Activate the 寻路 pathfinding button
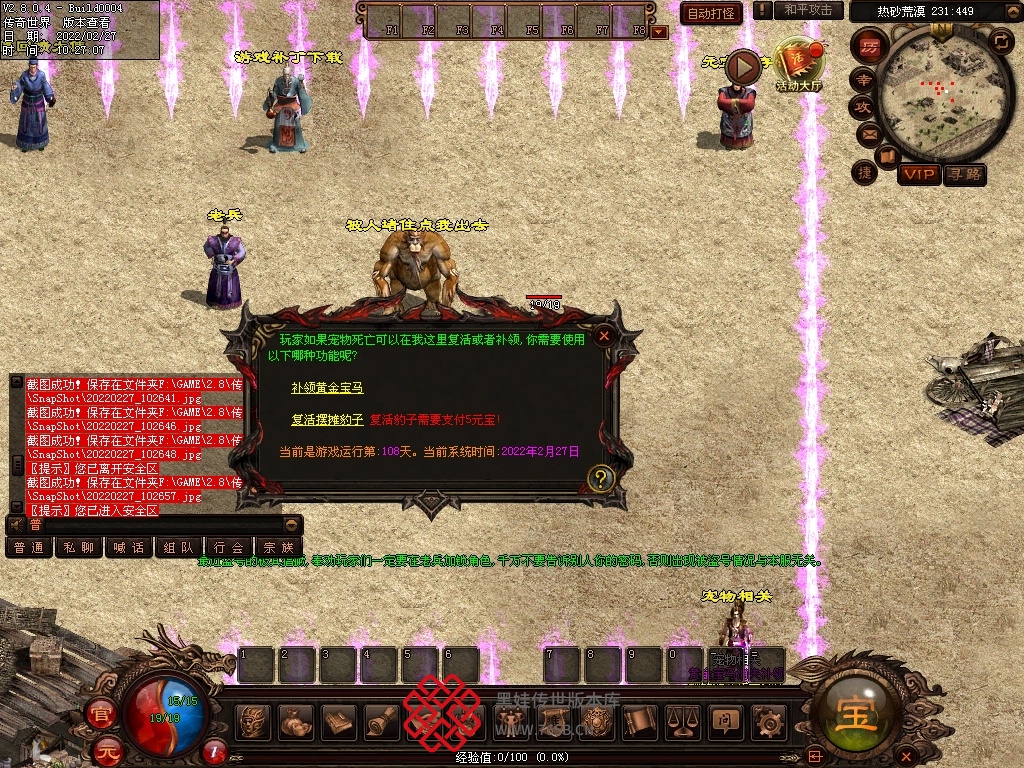The width and height of the screenshot is (1024, 768). 965,174
